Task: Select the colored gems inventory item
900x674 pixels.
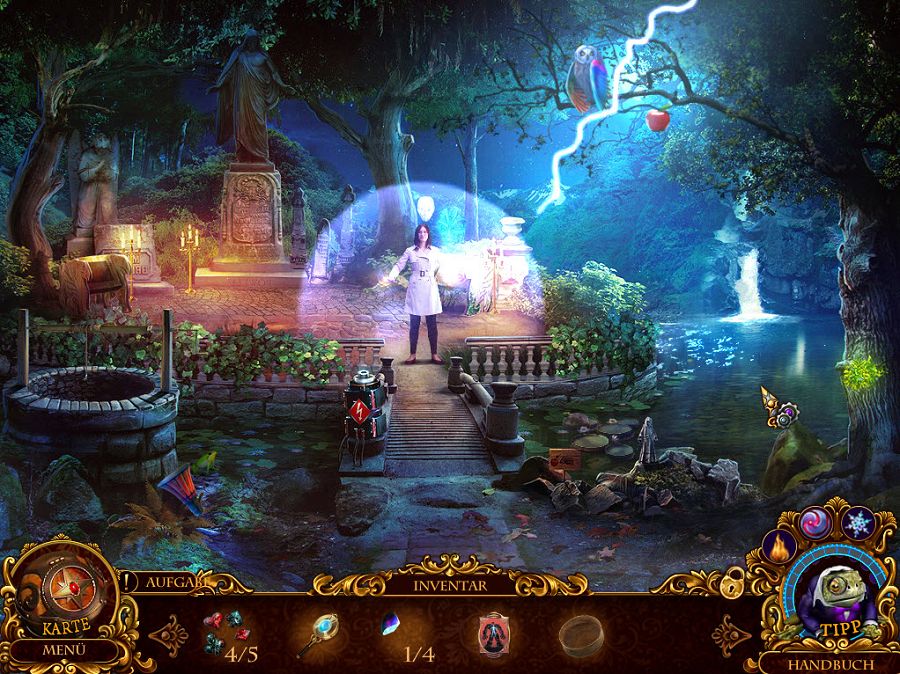Action: point(225,632)
